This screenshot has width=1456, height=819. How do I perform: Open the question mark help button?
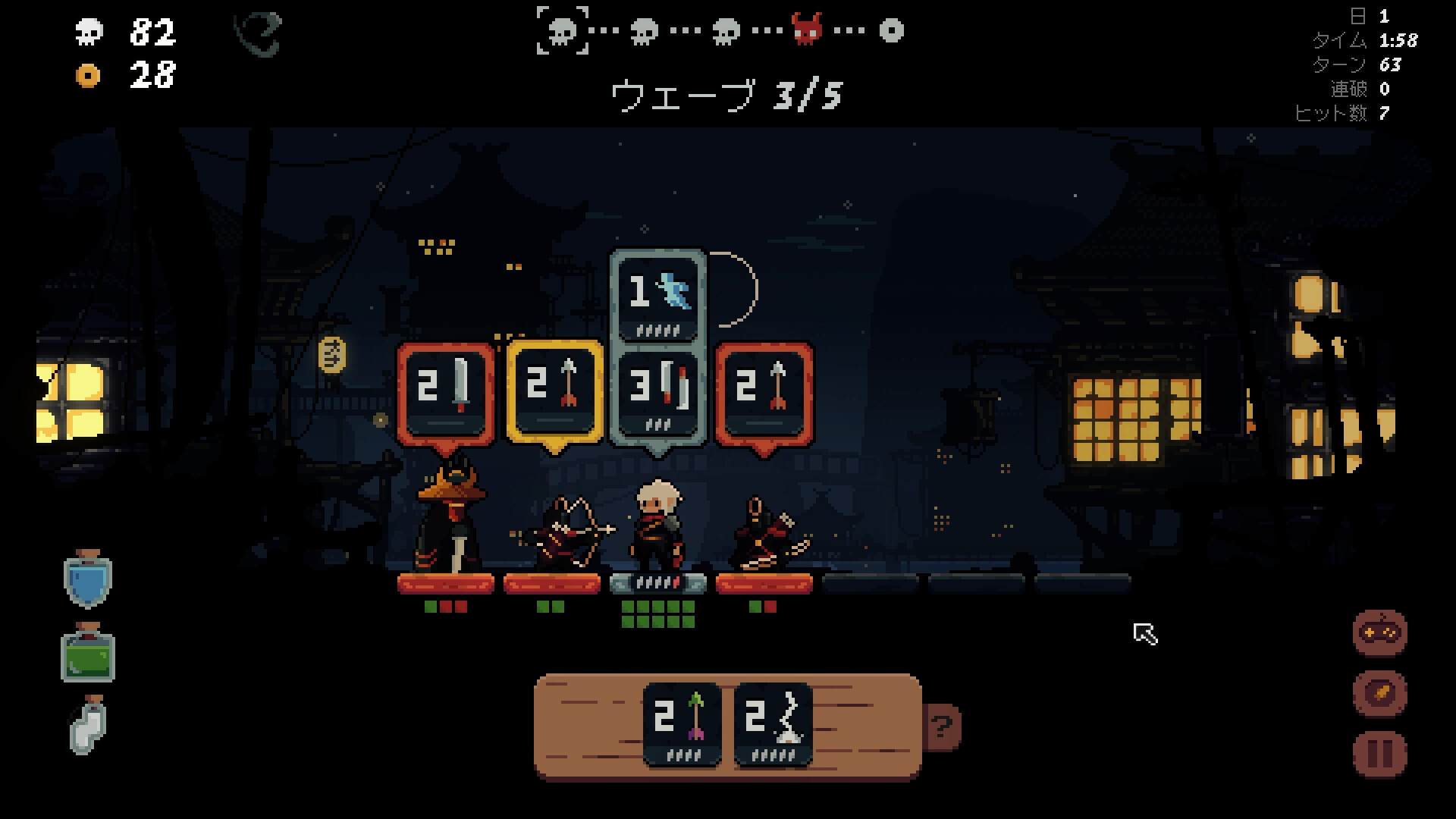[x=942, y=728]
